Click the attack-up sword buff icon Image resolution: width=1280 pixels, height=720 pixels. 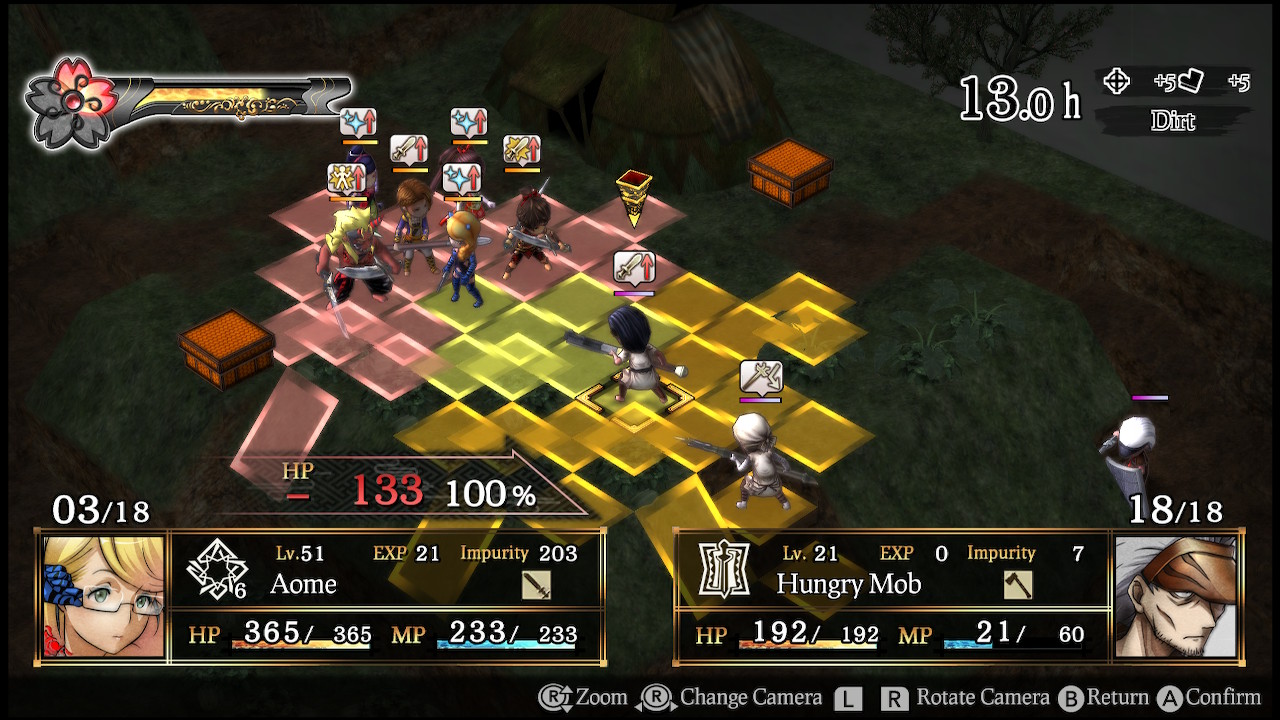(409, 148)
